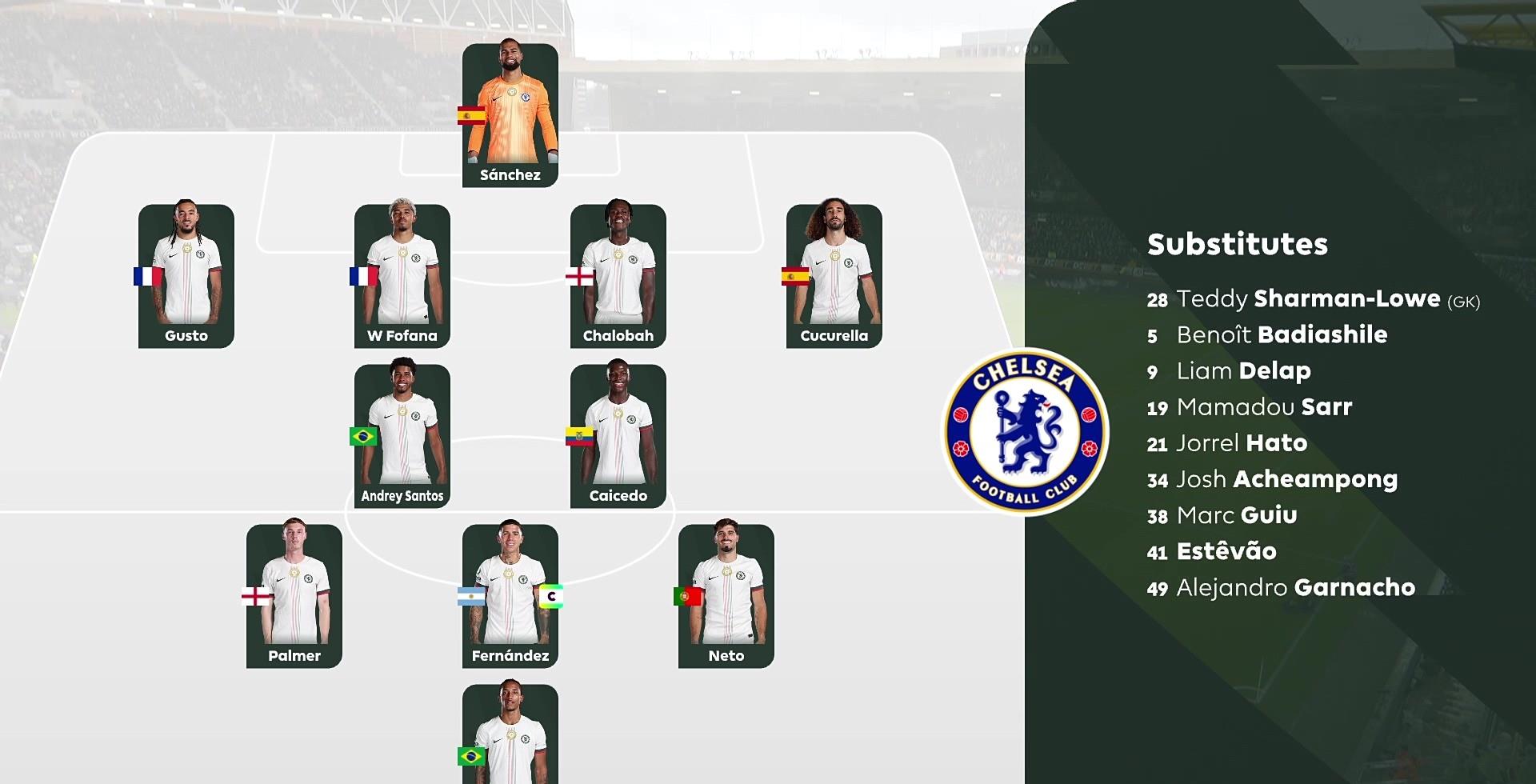The width and height of the screenshot is (1536, 784).
Task: Click substitute Jorrel Hato
Action: point(1241,443)
